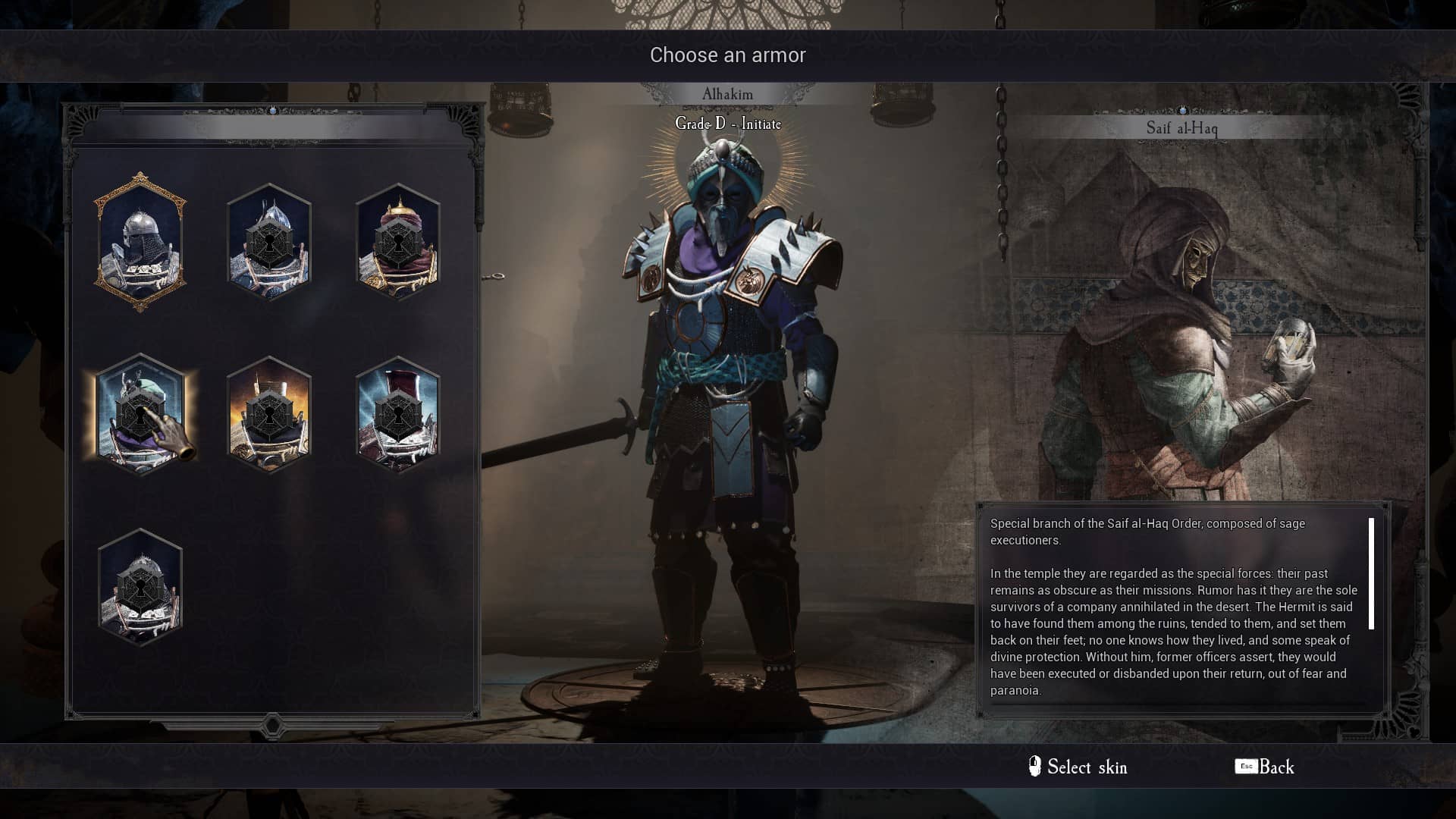Viewport: 1456px width, 819px height.
Task: Select the unlocked silver helmet armor skin
Action: [x=140, y=243]
